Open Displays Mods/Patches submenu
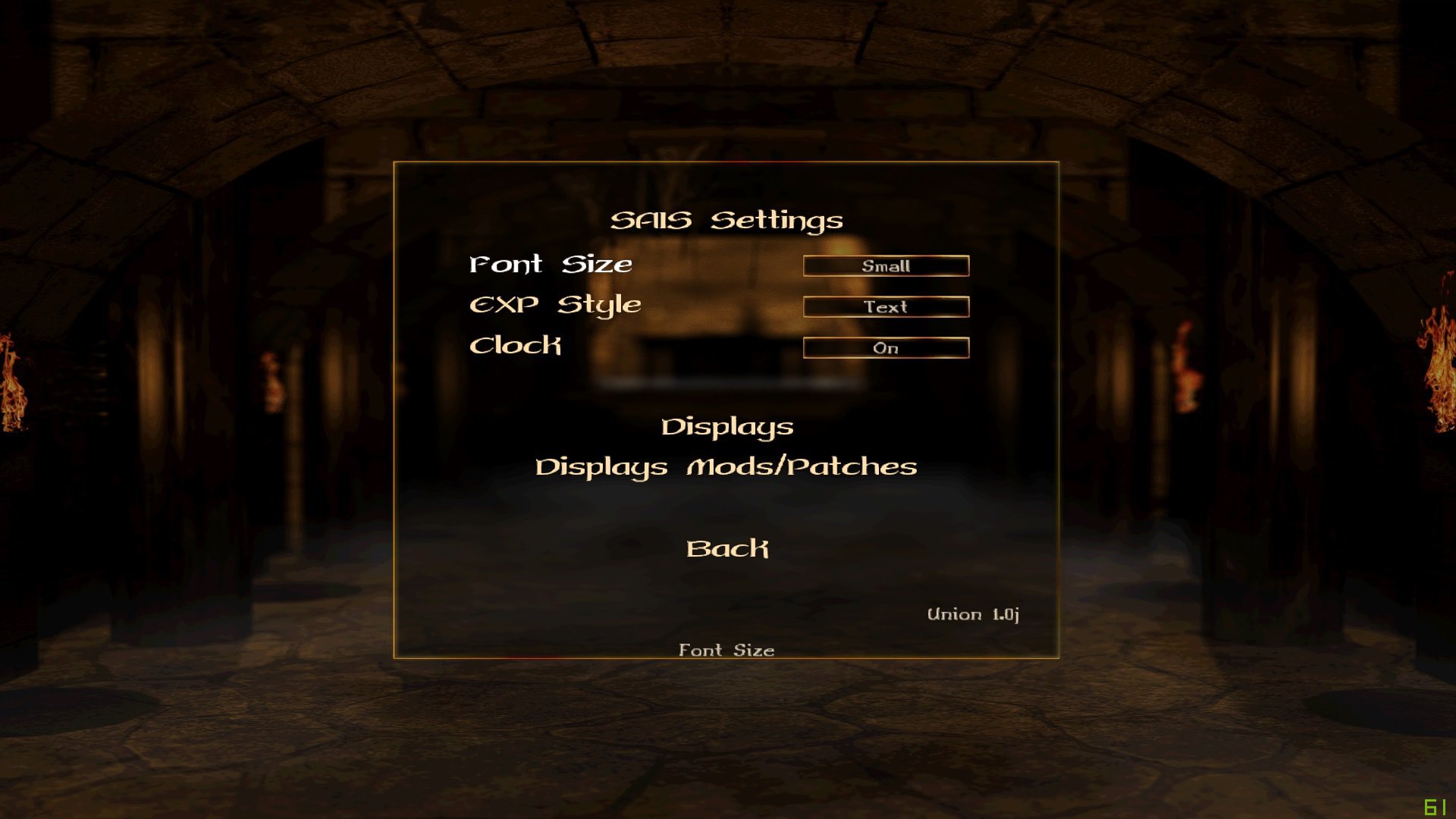 [x=726, y=467]
